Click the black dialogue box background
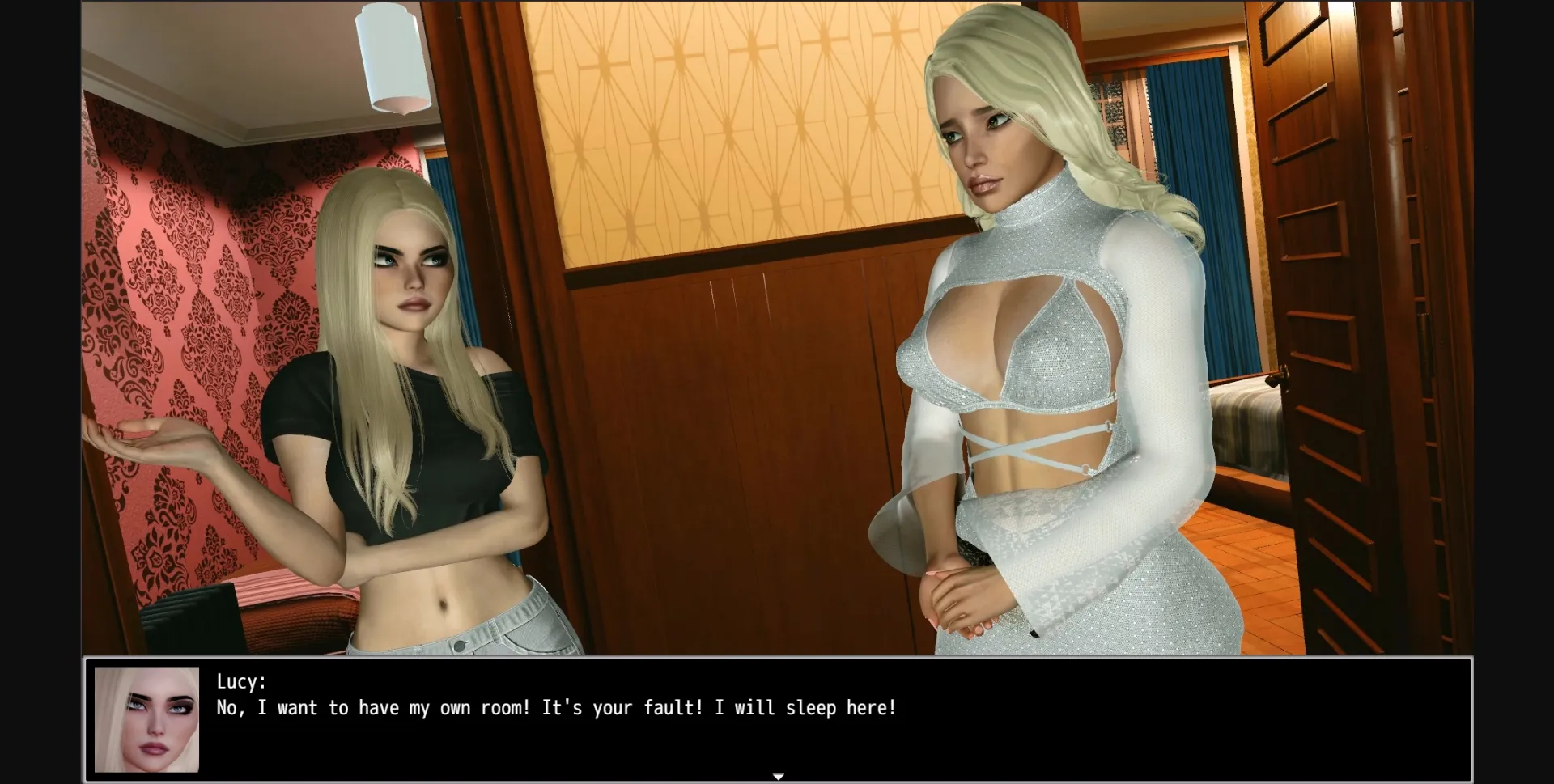The height and width of the screenshot is (784, 1554). tap(1214, 728)
